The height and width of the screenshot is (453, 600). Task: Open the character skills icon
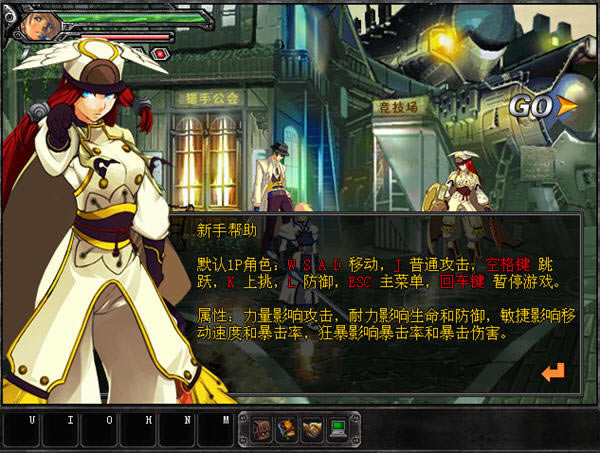point(287,429)
